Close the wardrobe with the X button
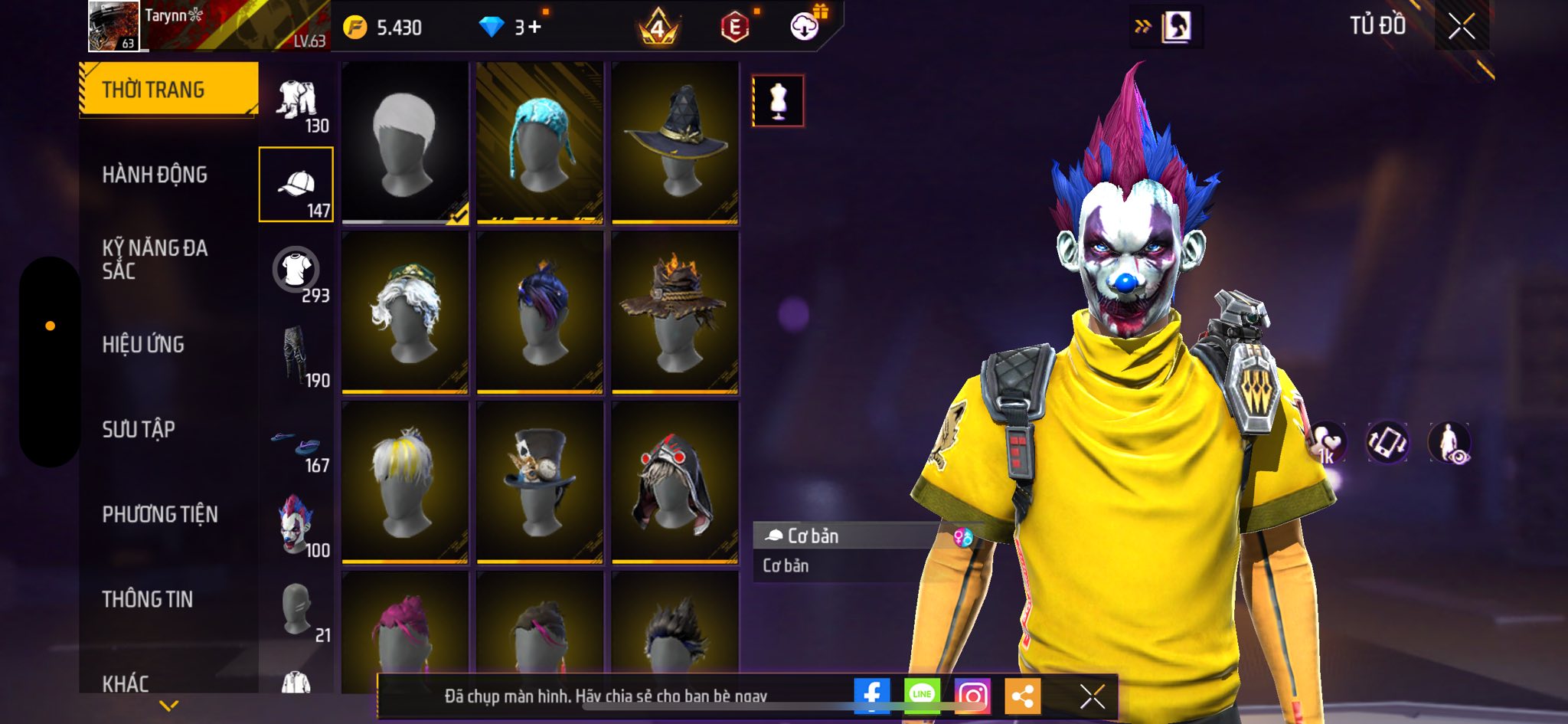Screen dimensions: 1568x724 click(1461, 27)
